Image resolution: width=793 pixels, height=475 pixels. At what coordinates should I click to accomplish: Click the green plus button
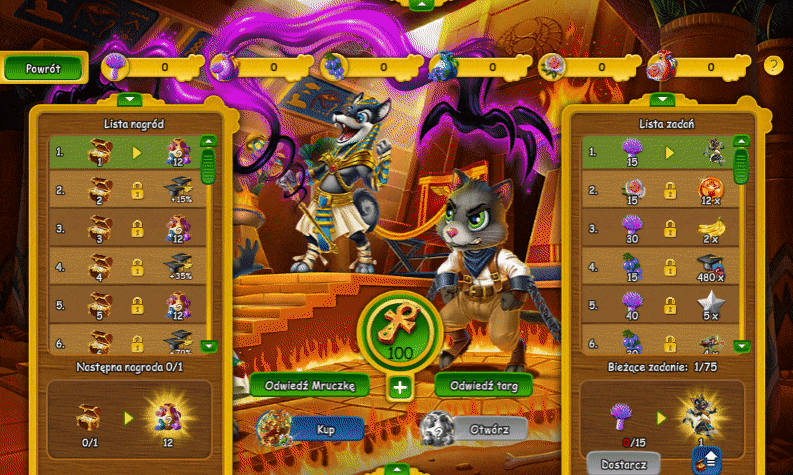tap(400, 387)
